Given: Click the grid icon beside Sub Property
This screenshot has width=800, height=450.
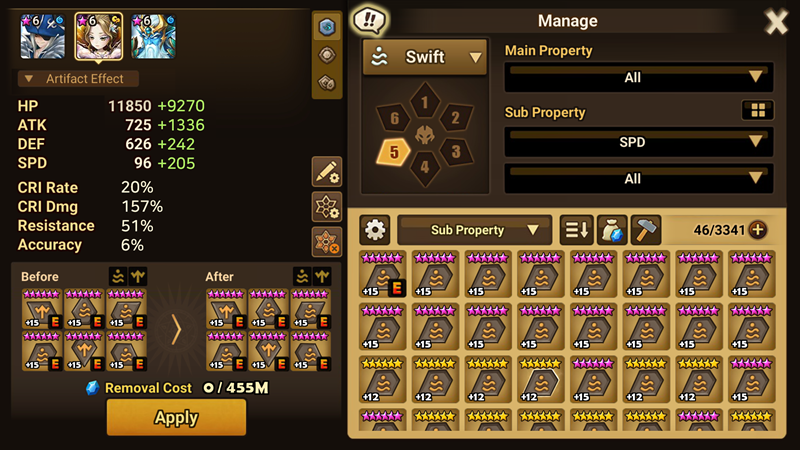Looking at the screenshot, I should click(x=757, y=110).
